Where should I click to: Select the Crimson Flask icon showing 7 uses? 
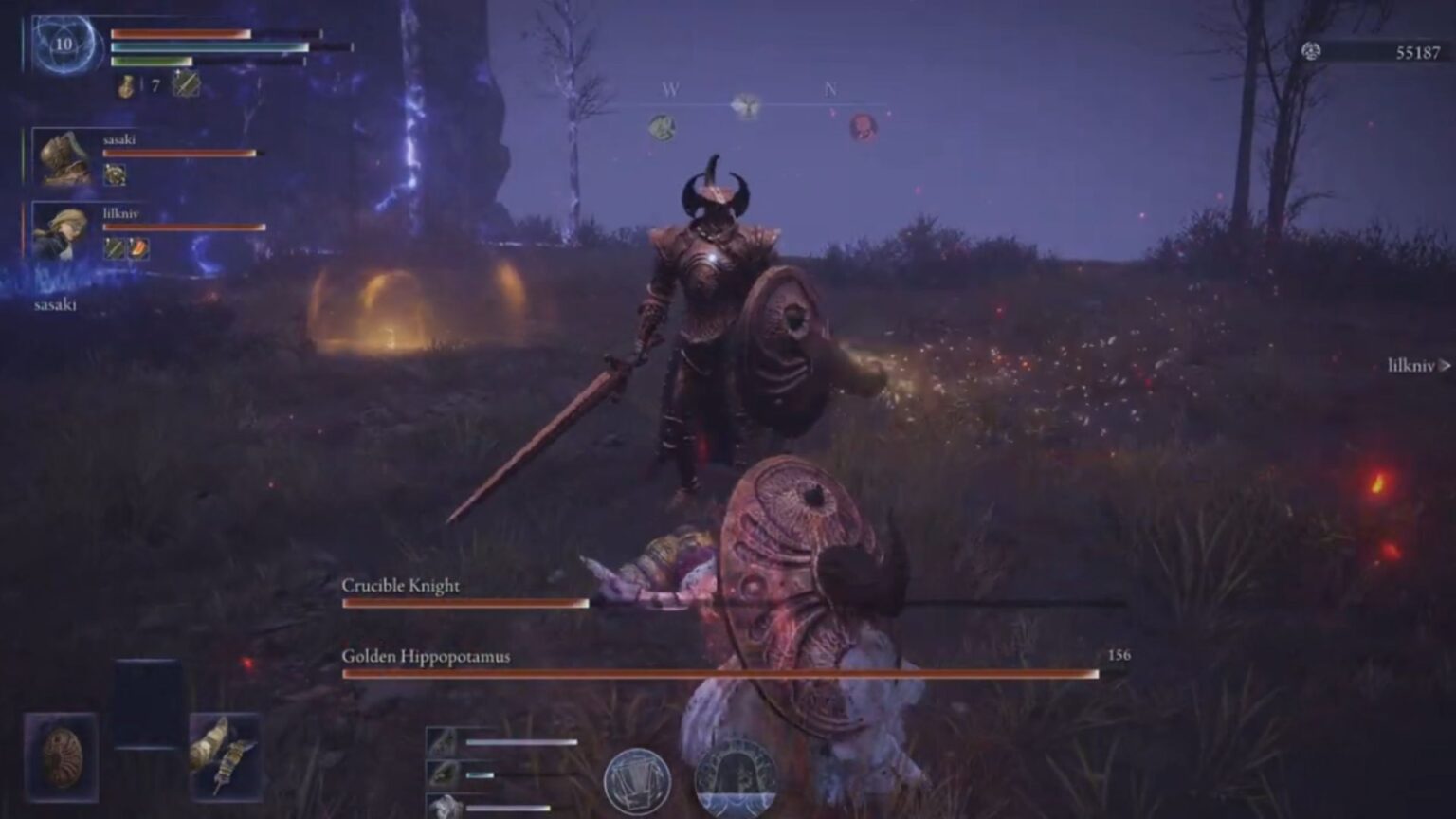click(x=126, y=83)
